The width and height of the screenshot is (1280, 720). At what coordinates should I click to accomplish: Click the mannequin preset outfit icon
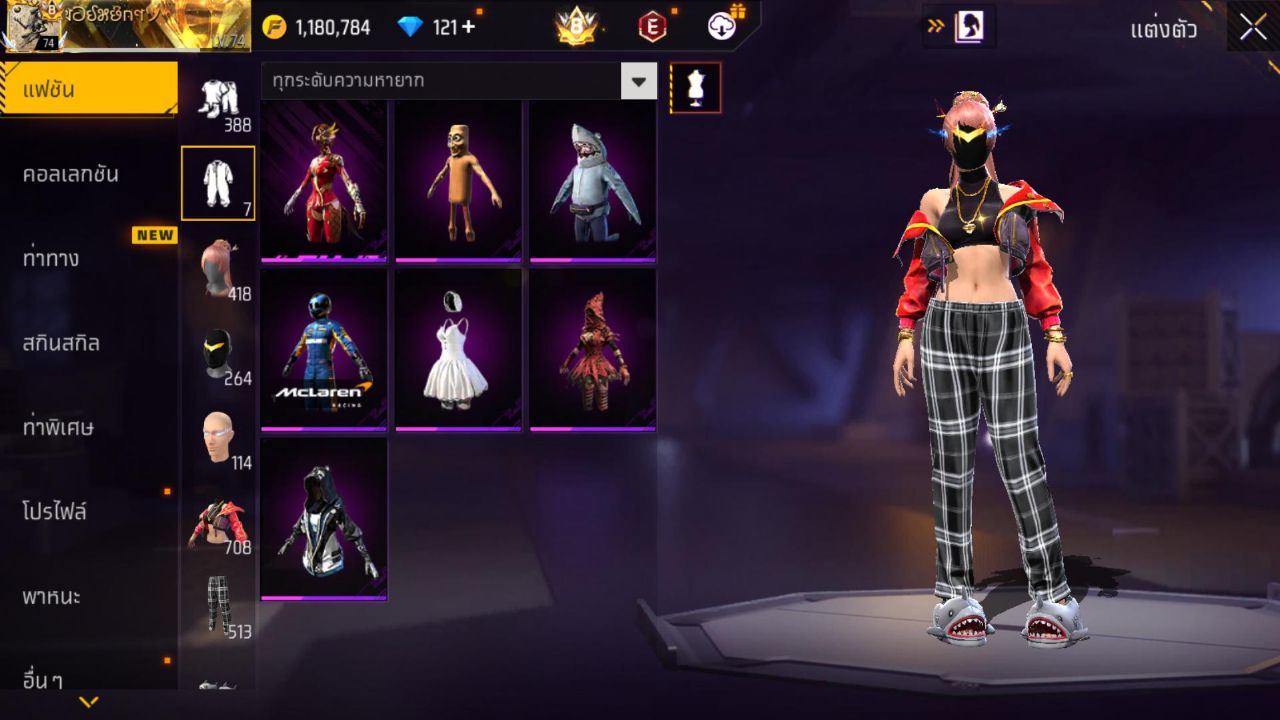coord(695,87)
